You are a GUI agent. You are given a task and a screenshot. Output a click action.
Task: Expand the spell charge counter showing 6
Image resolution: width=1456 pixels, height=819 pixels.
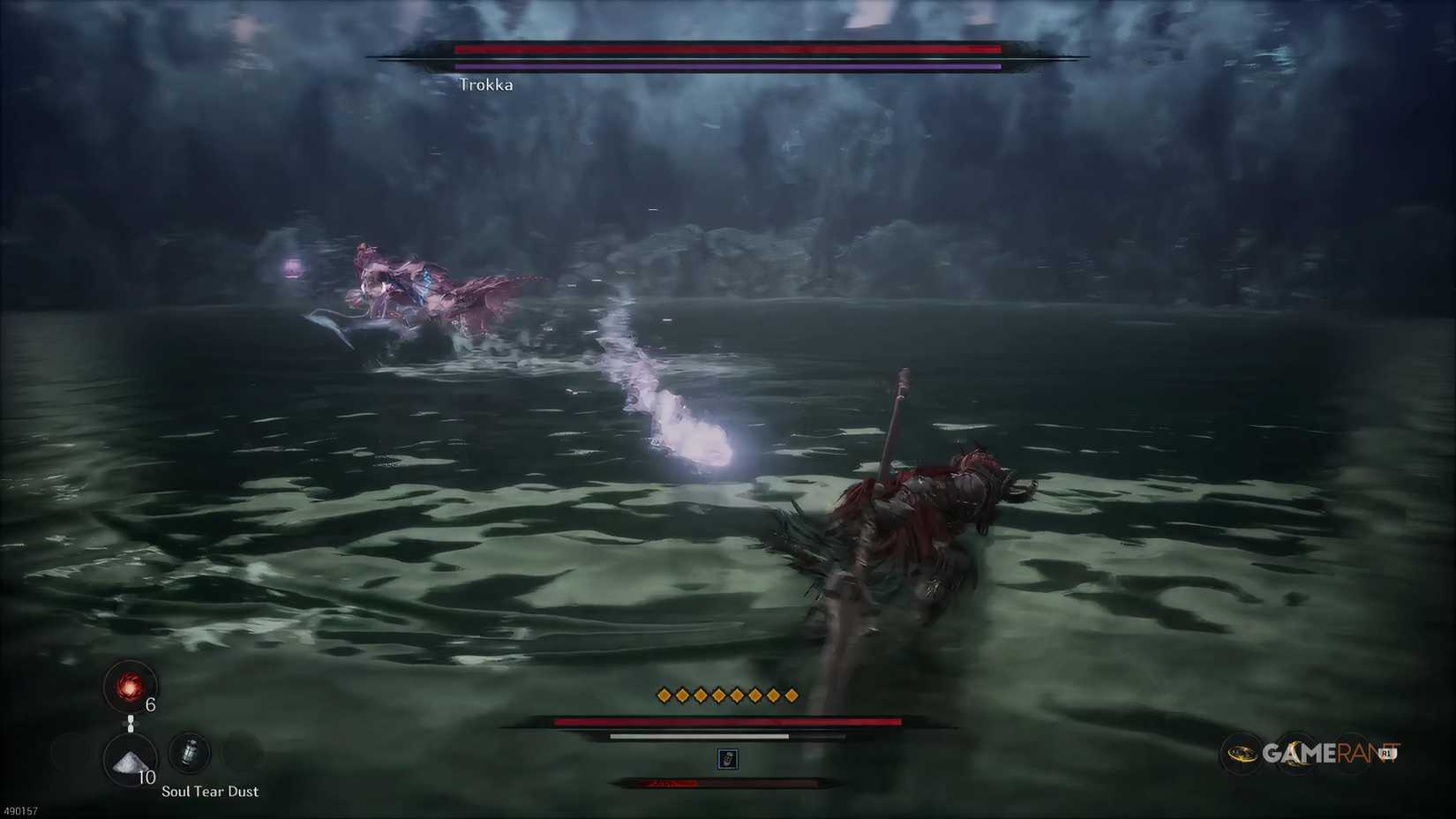point(149,704)
